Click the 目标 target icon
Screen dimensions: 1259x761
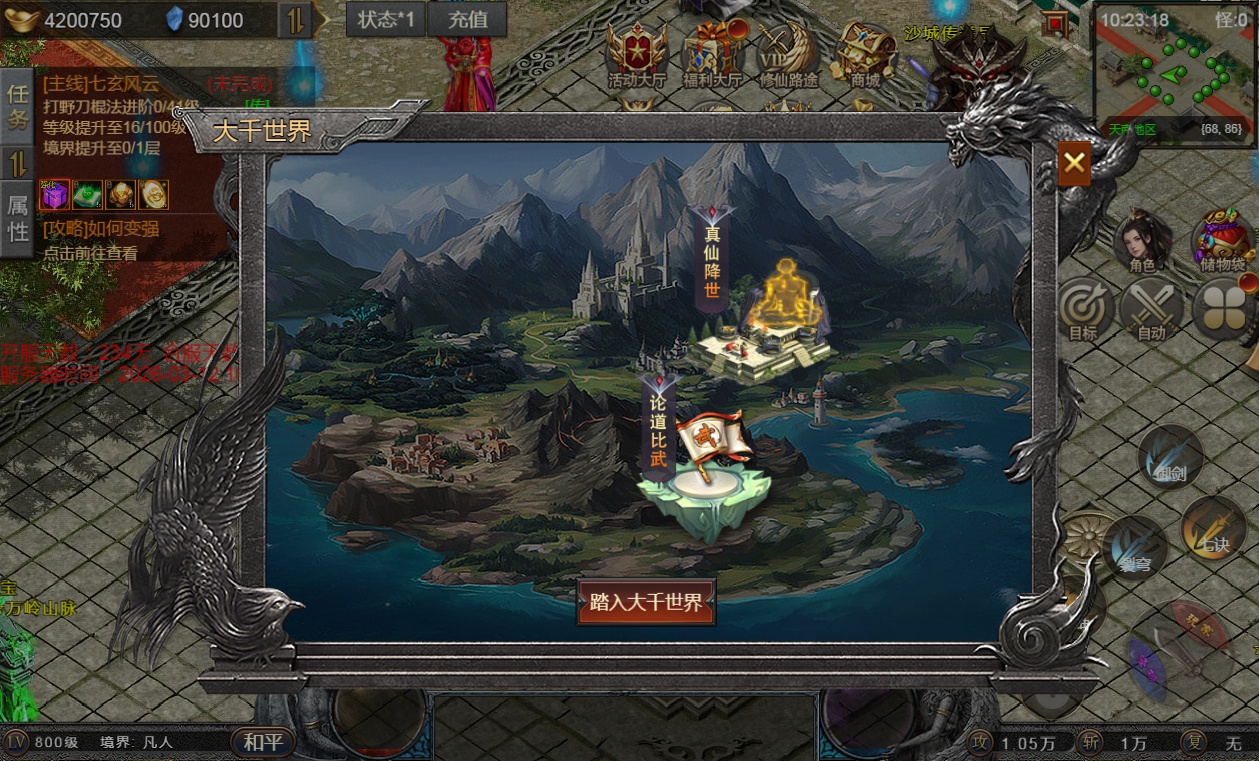[x=1083, y=310]
